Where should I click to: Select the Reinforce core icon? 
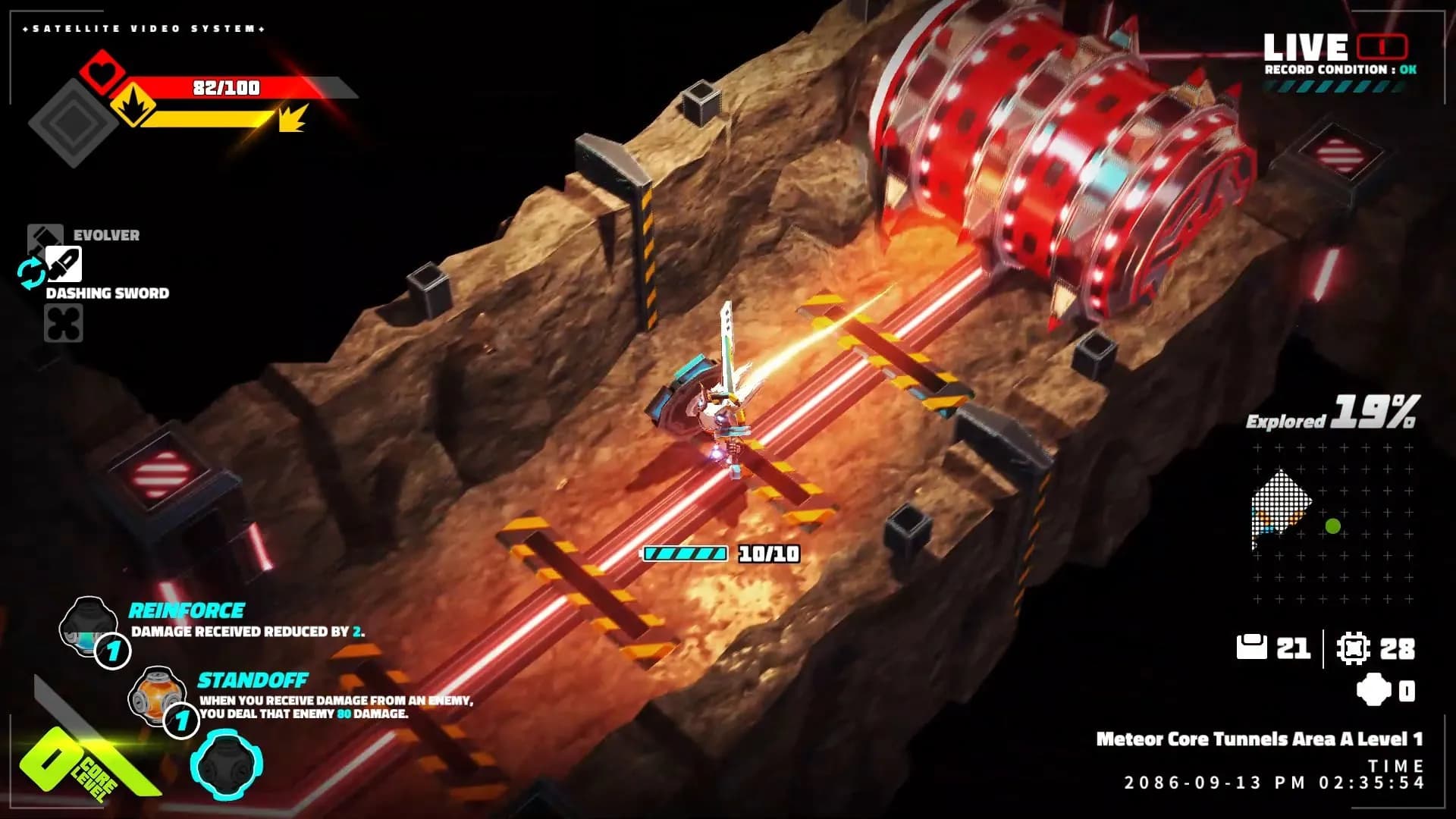coord(87,624)
